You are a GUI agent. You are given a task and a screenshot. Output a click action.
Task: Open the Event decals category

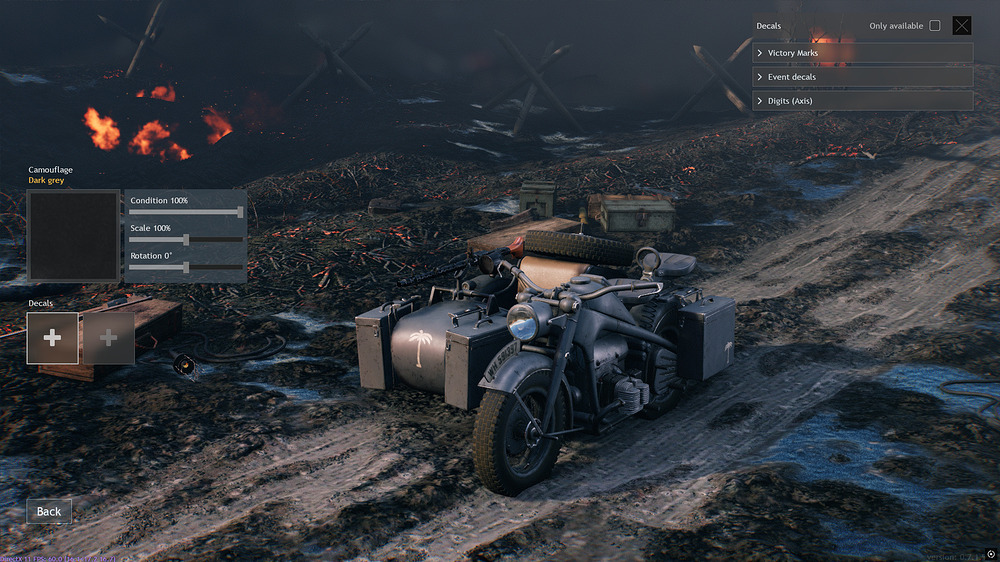click(x=862, y=77)
